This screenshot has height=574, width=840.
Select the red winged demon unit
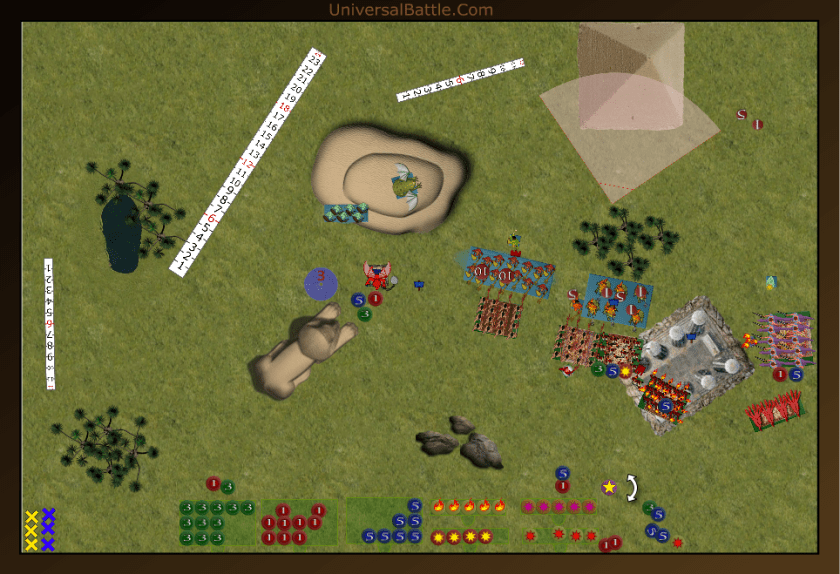[378, 274]
